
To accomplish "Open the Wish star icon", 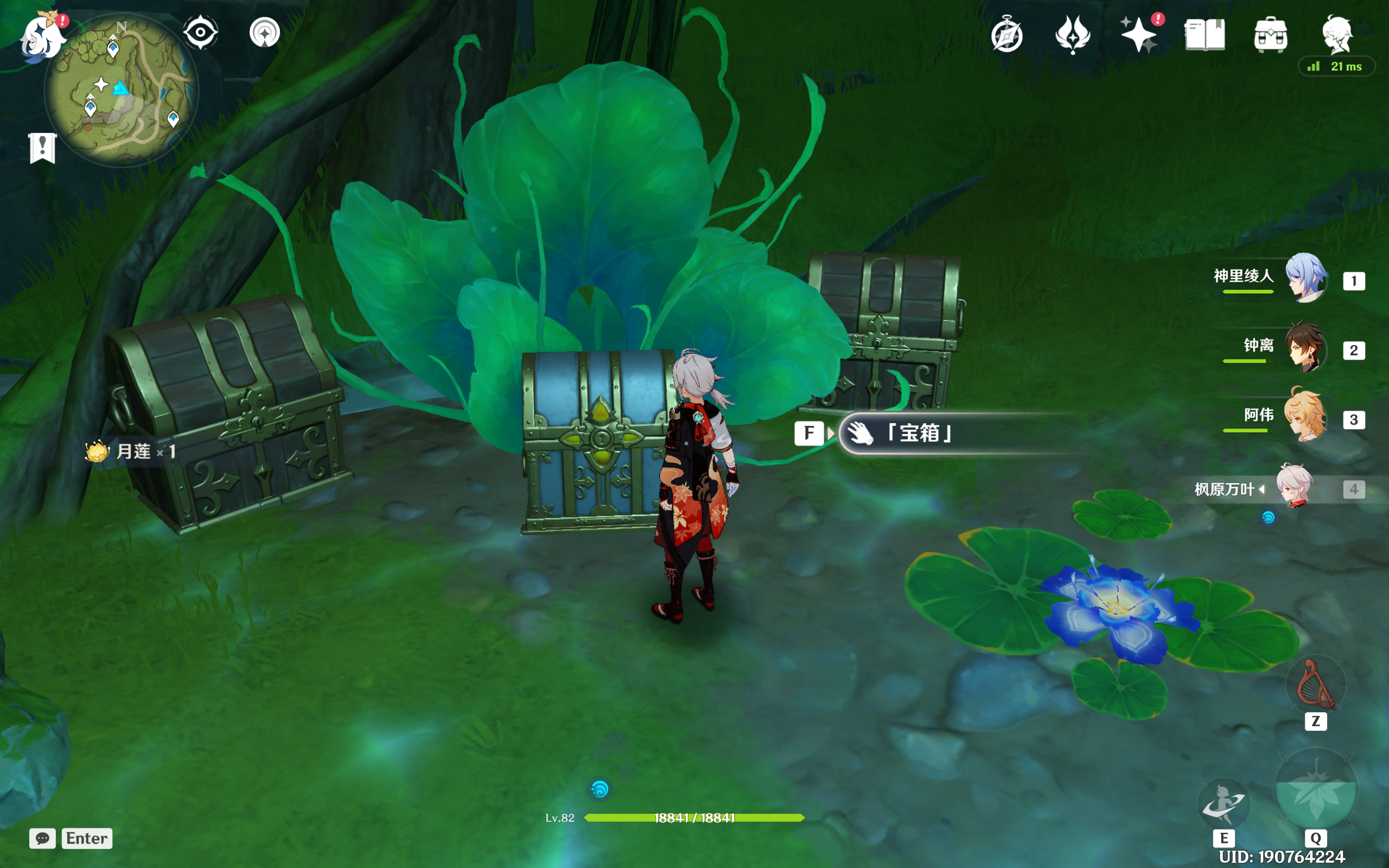I will pyautogui.click(x=1139, y=34).
